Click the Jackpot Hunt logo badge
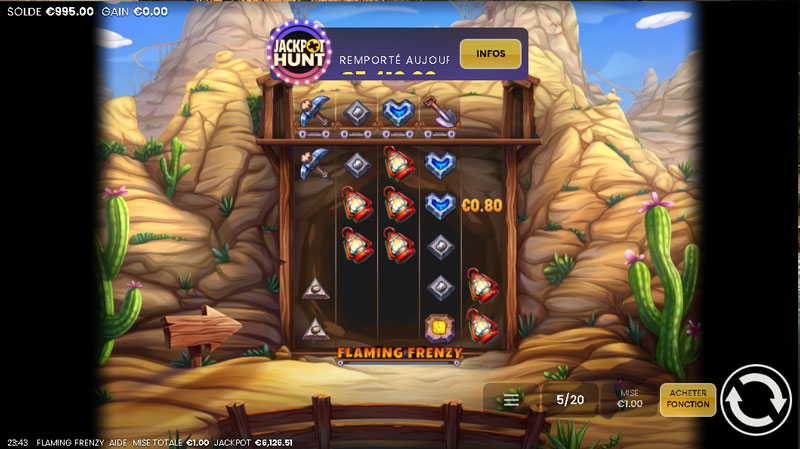The image size is (800, 449). pos(300,52)
